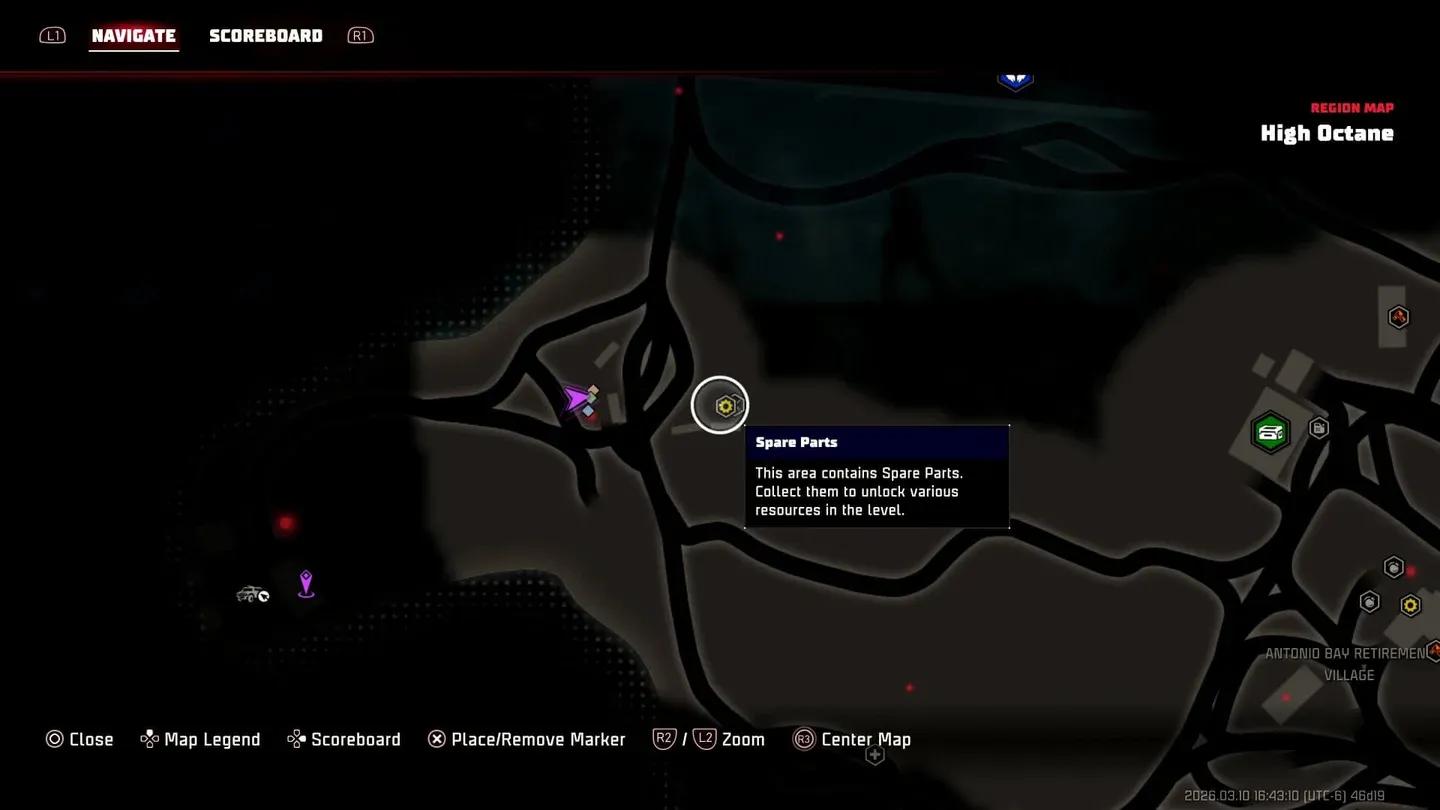Viewport: 1440px width, 810px height.
Task: Select the upper bomb hexagon icon near the village
Action: tap(1393, 566)
